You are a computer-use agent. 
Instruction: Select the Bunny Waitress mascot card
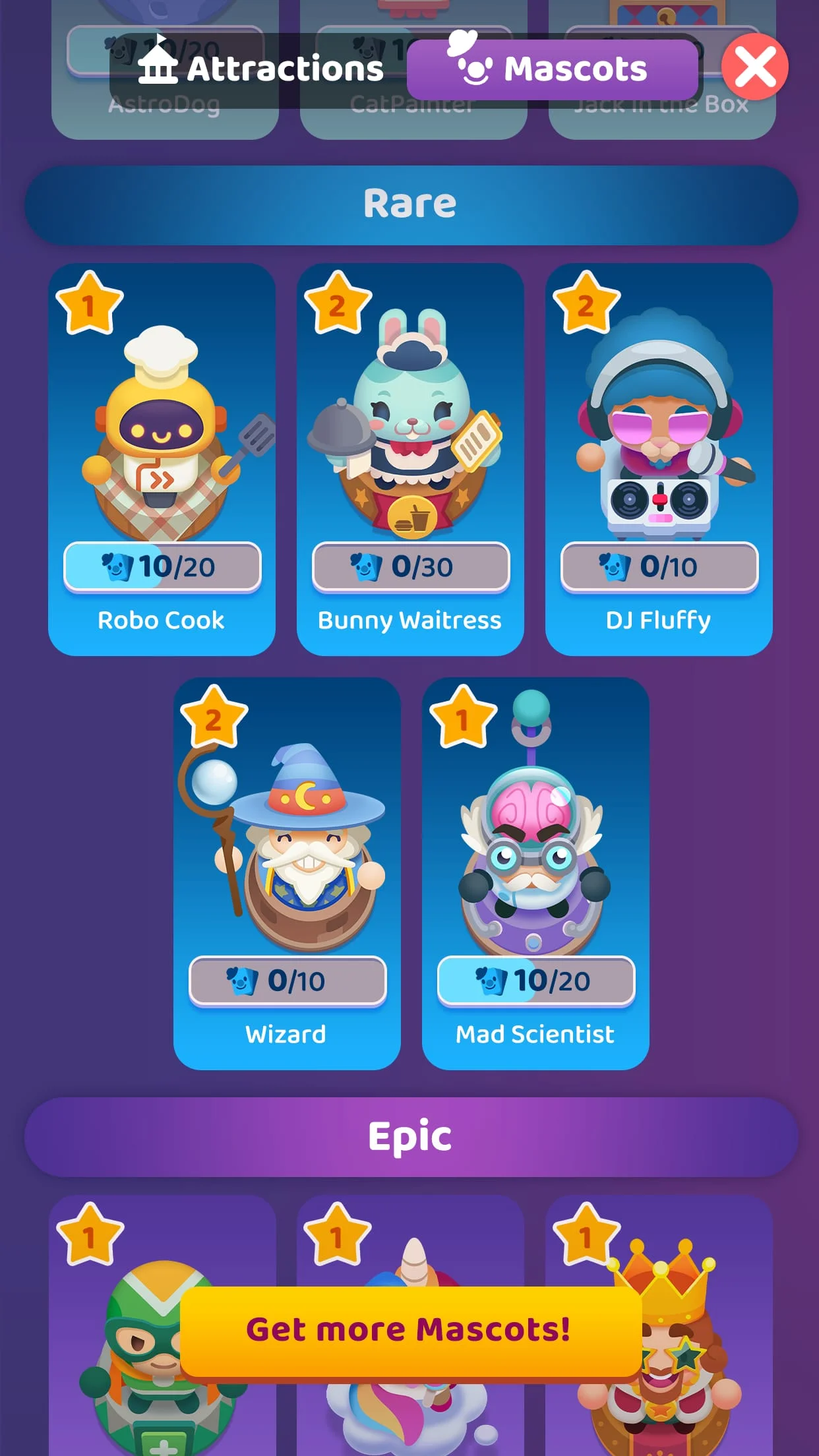click(410, 459)
